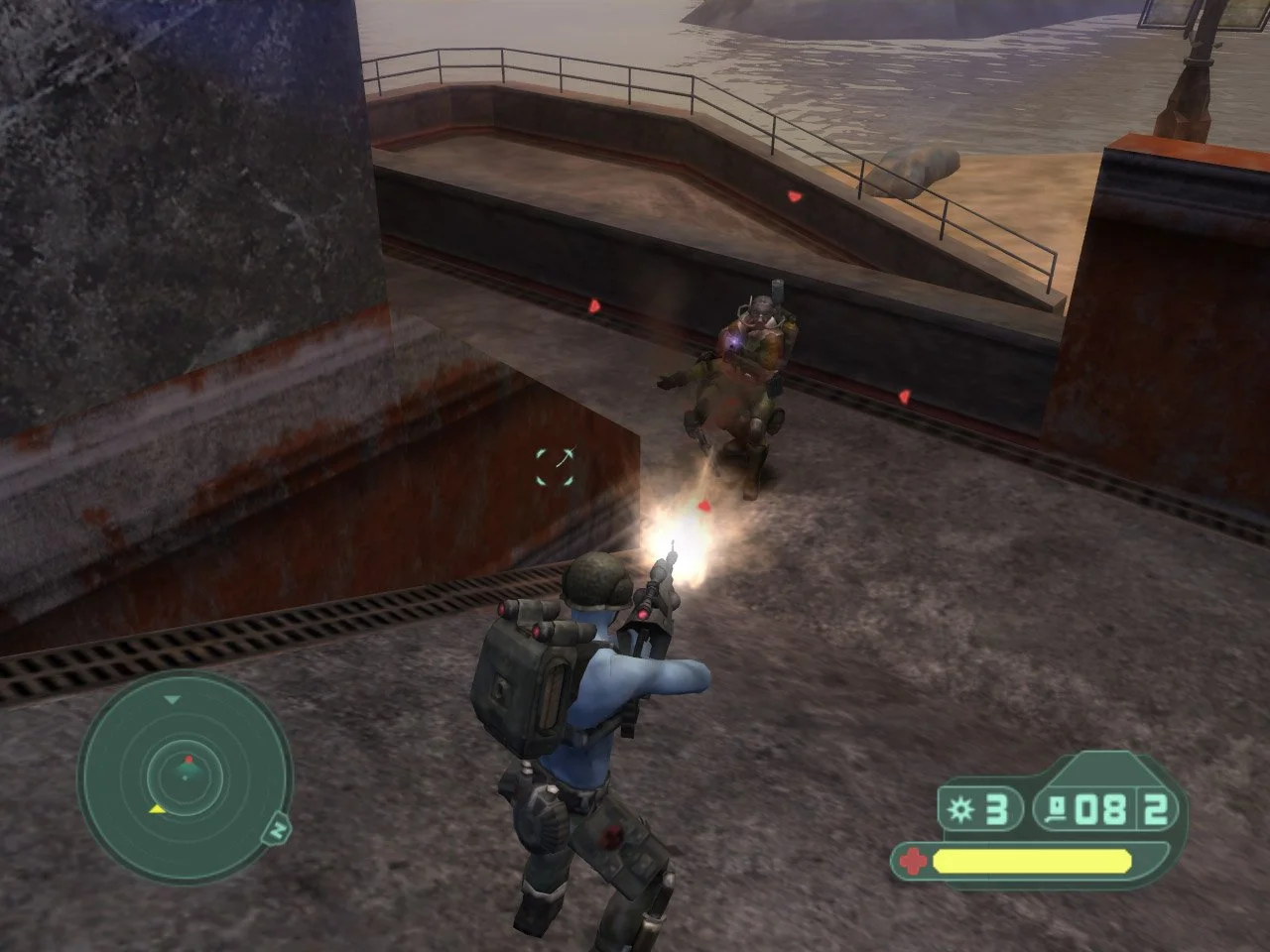Screen dimensions: 1270x952
Task: Select the ammo clip icon beside the 08 counter
Action: [x=1057, y=808]
